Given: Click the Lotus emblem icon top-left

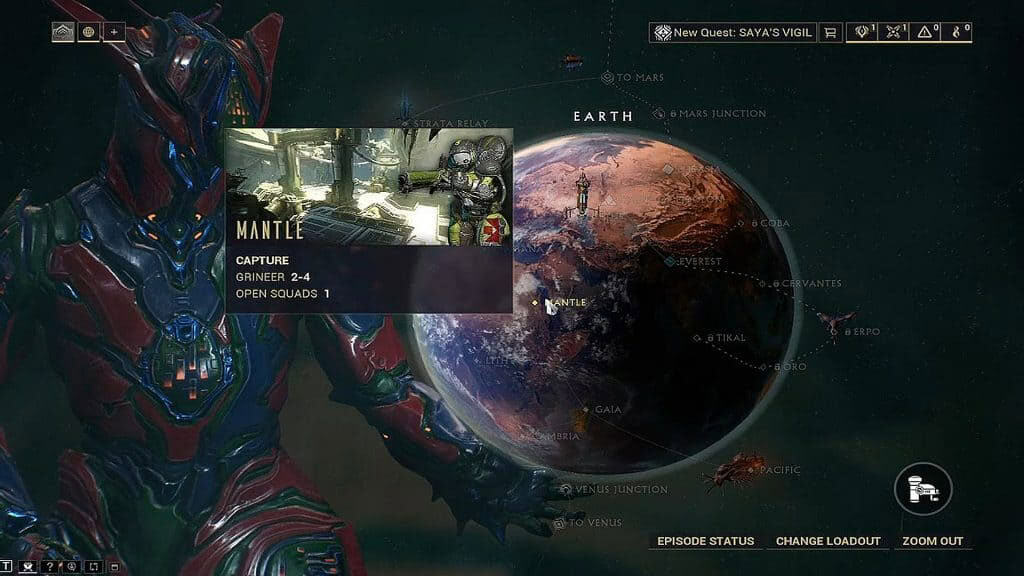Looking at the screenshot, I should (63, 31).
